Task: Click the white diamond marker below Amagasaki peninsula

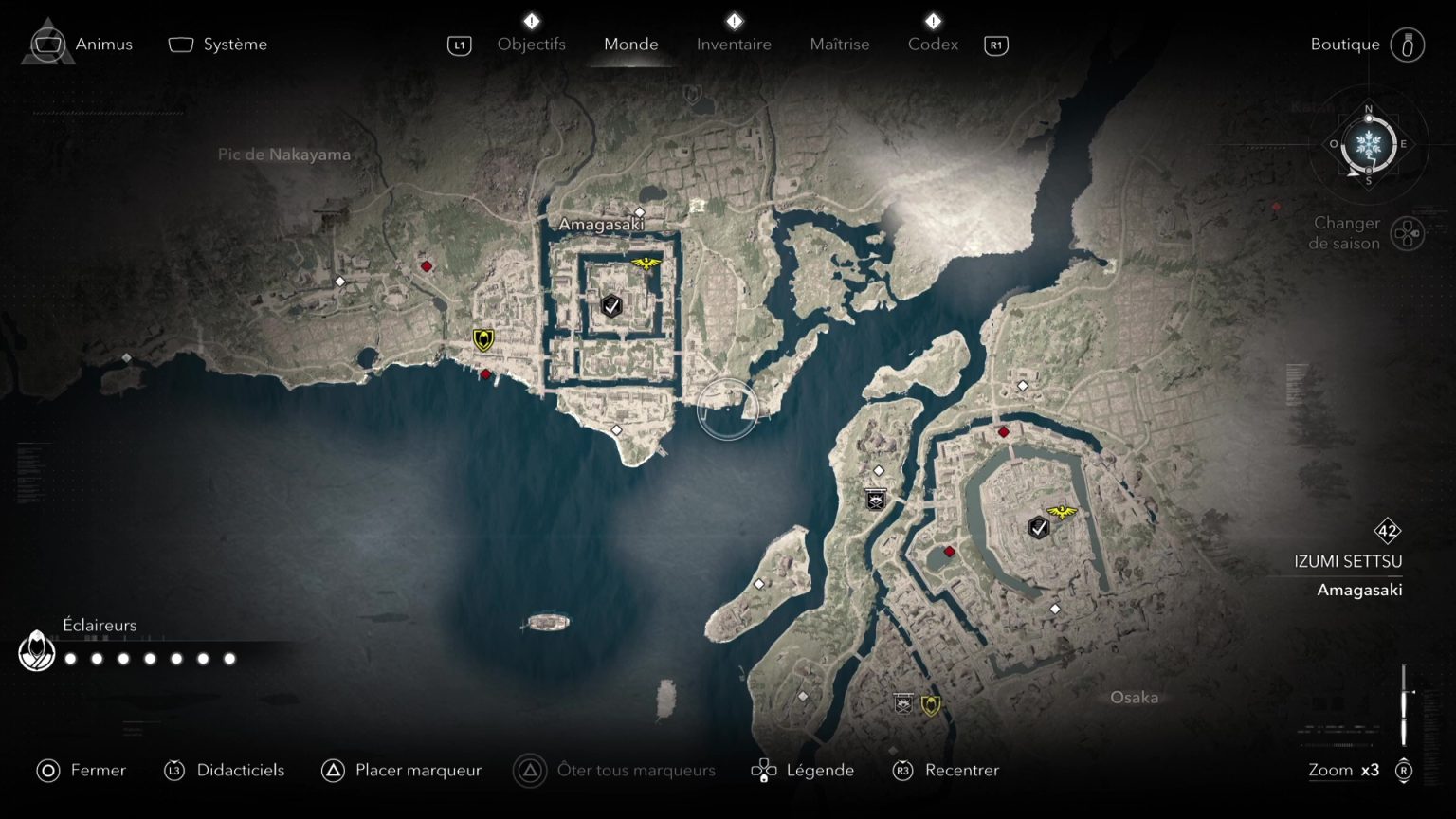Action: coord(617,430)
